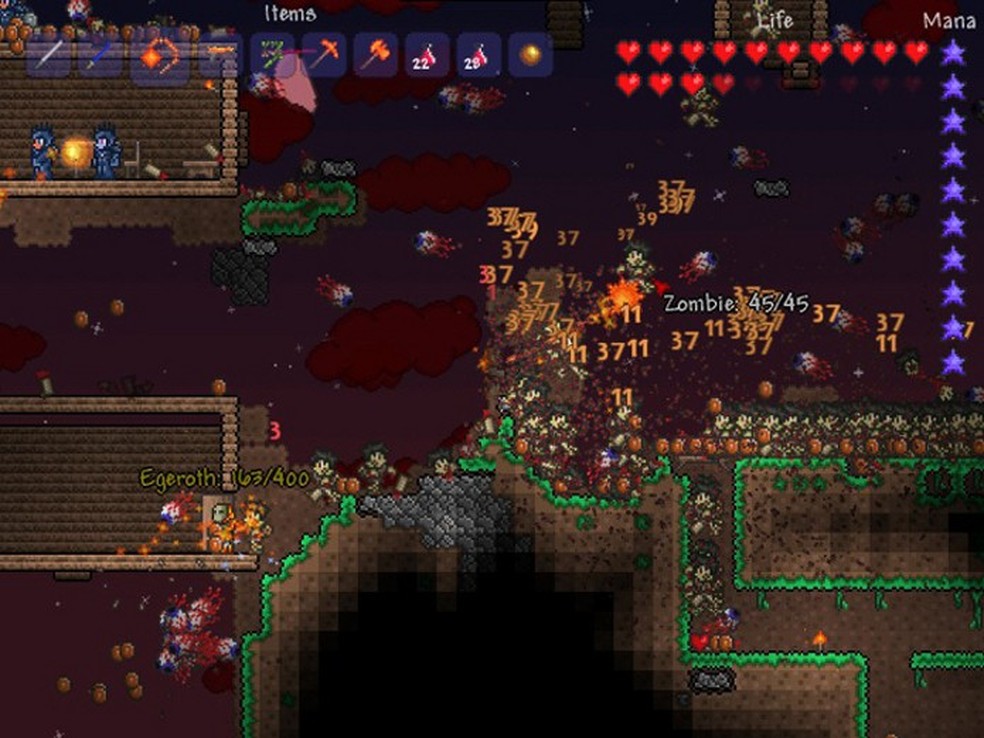Select the golden orb hotbar slot

point(531,55)
